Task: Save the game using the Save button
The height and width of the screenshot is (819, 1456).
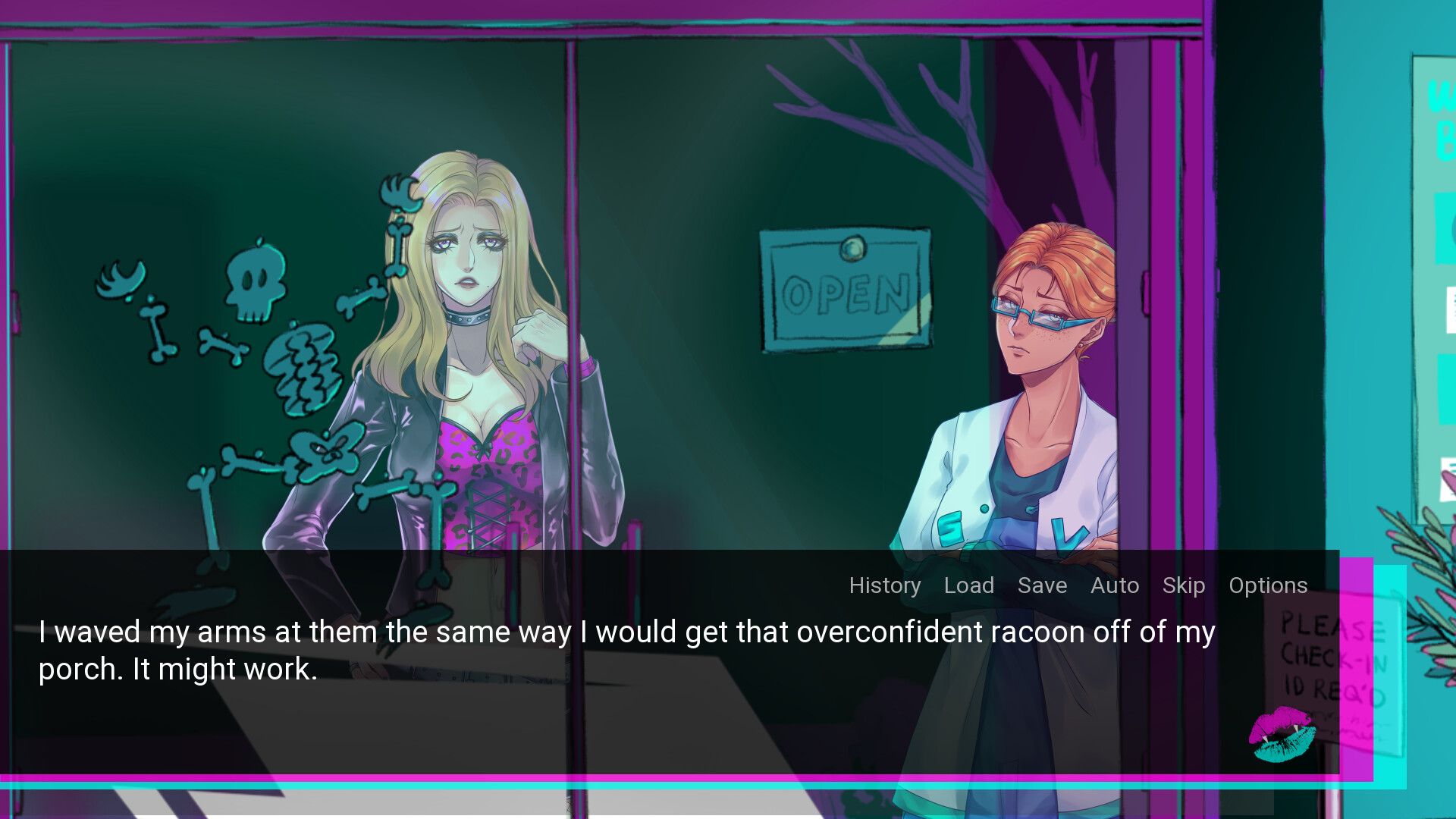Action: 1042,585
